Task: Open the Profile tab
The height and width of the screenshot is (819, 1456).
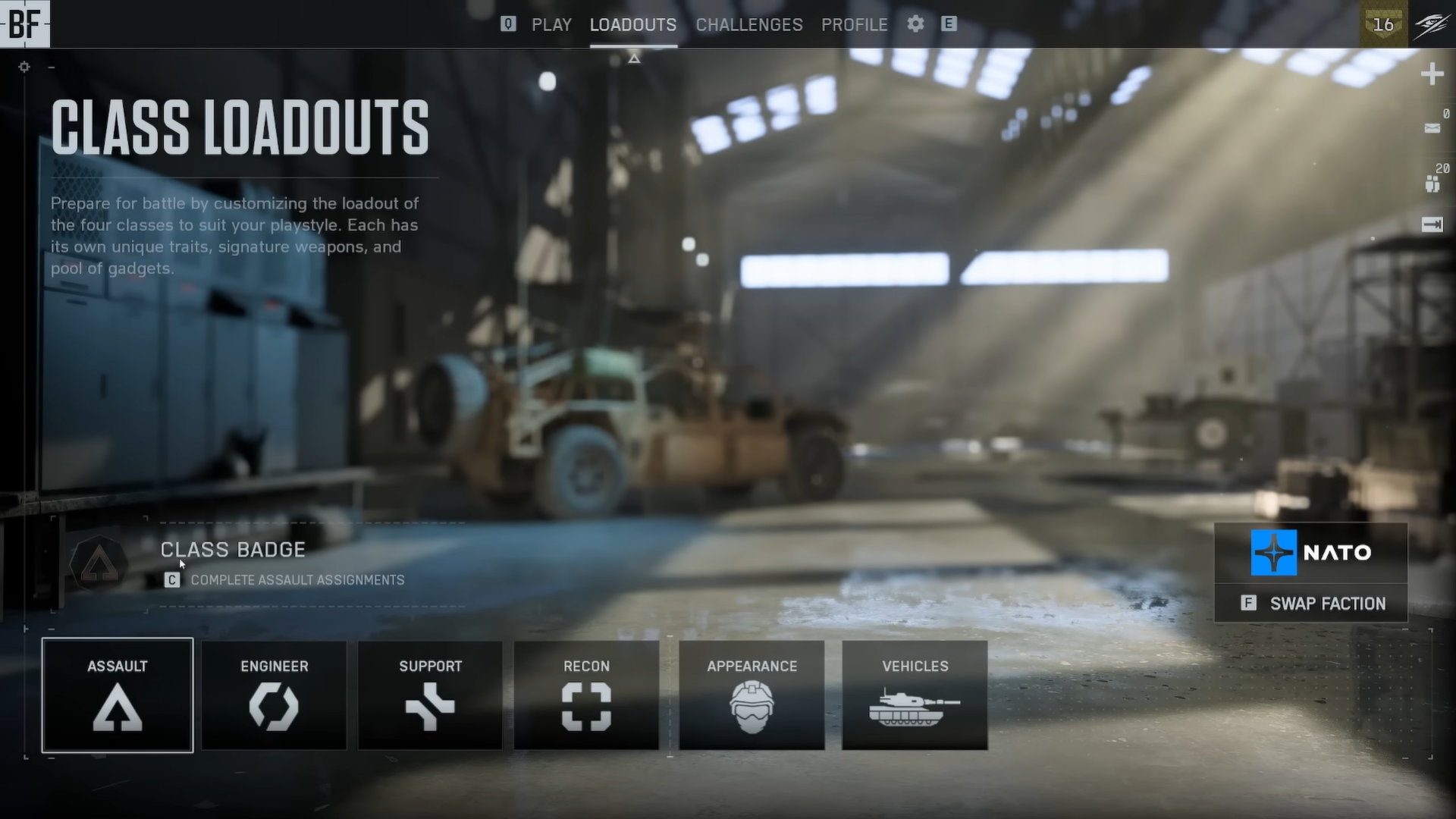Action: 854,25
